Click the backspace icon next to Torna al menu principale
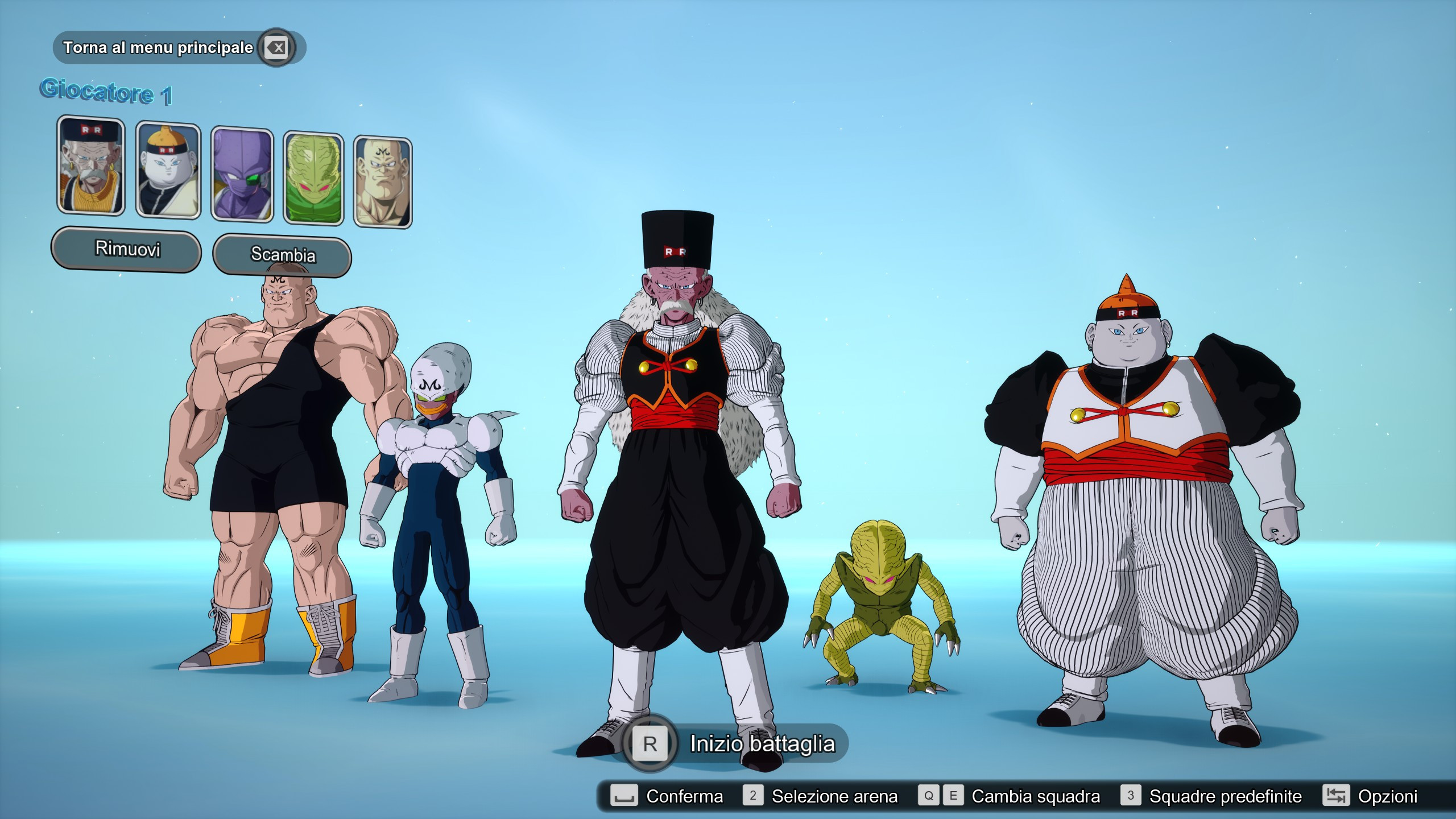 coord(275,48)
